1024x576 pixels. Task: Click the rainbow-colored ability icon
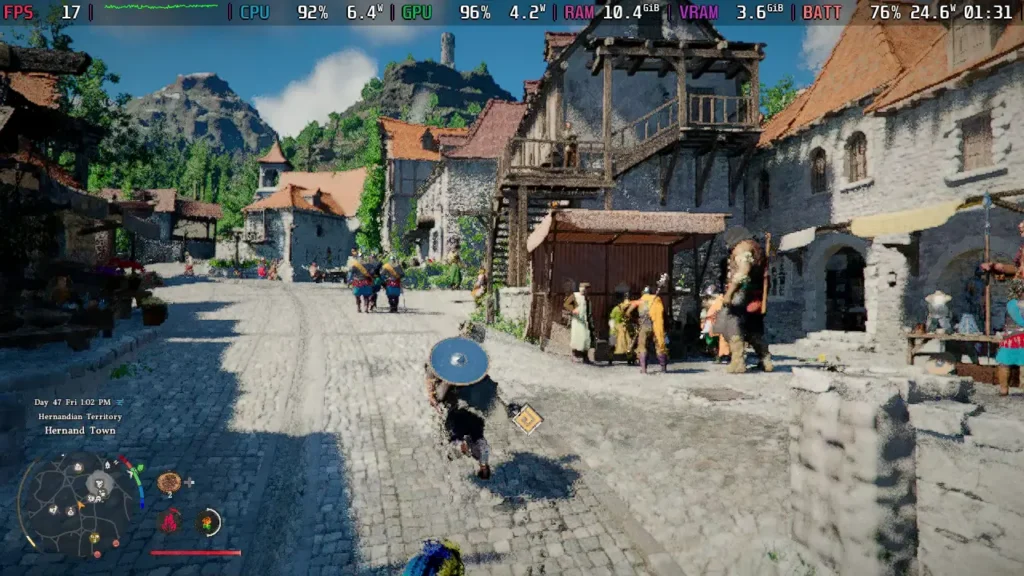coord(208,521)
